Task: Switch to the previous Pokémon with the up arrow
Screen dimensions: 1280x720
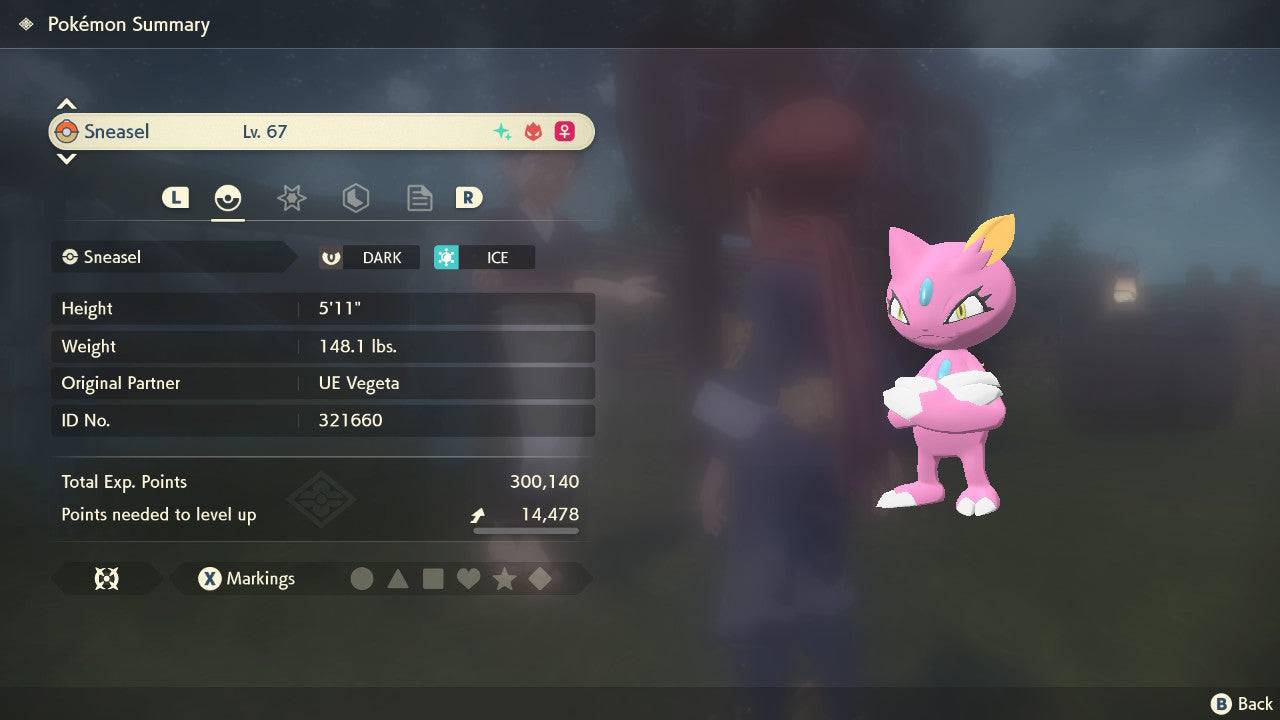Action: 66,104
